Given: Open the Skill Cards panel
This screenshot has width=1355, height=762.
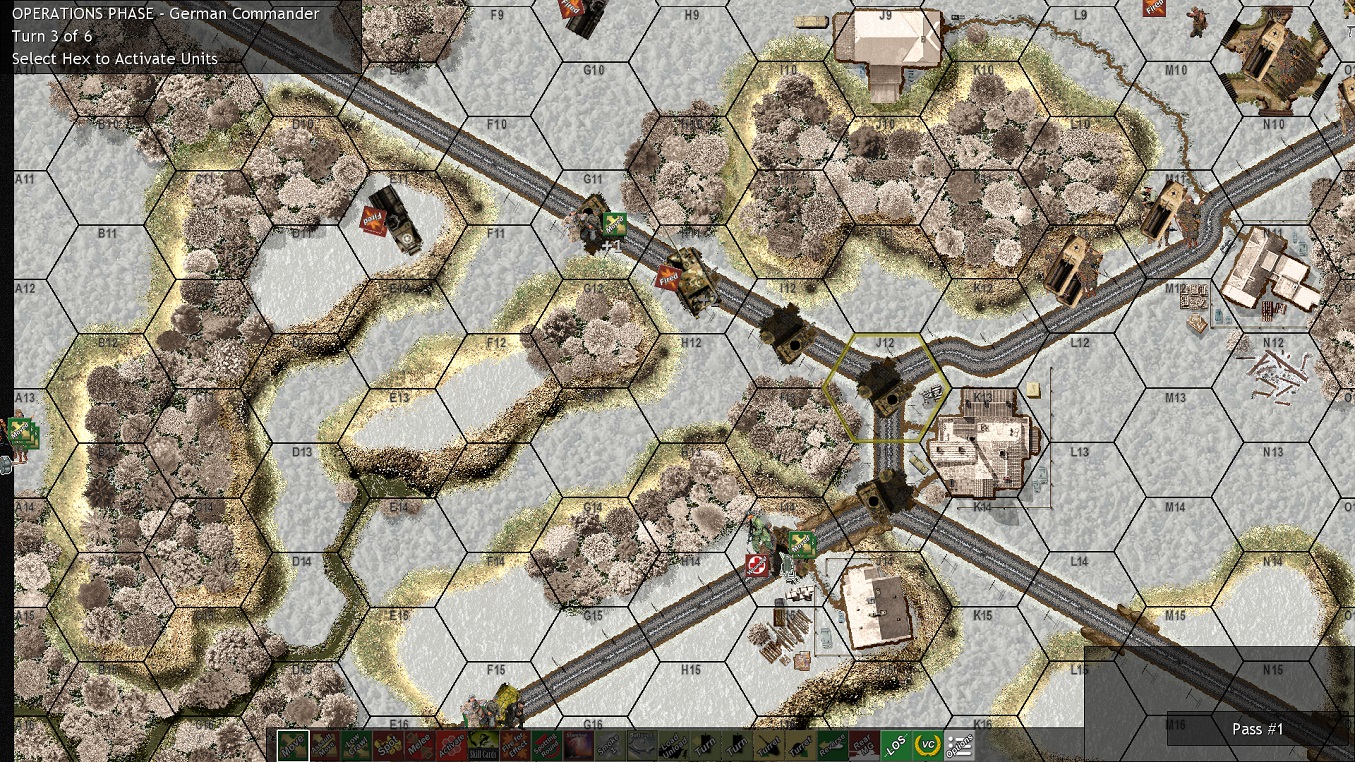Looking at the screenshot, I should click(x=481, y=745).
